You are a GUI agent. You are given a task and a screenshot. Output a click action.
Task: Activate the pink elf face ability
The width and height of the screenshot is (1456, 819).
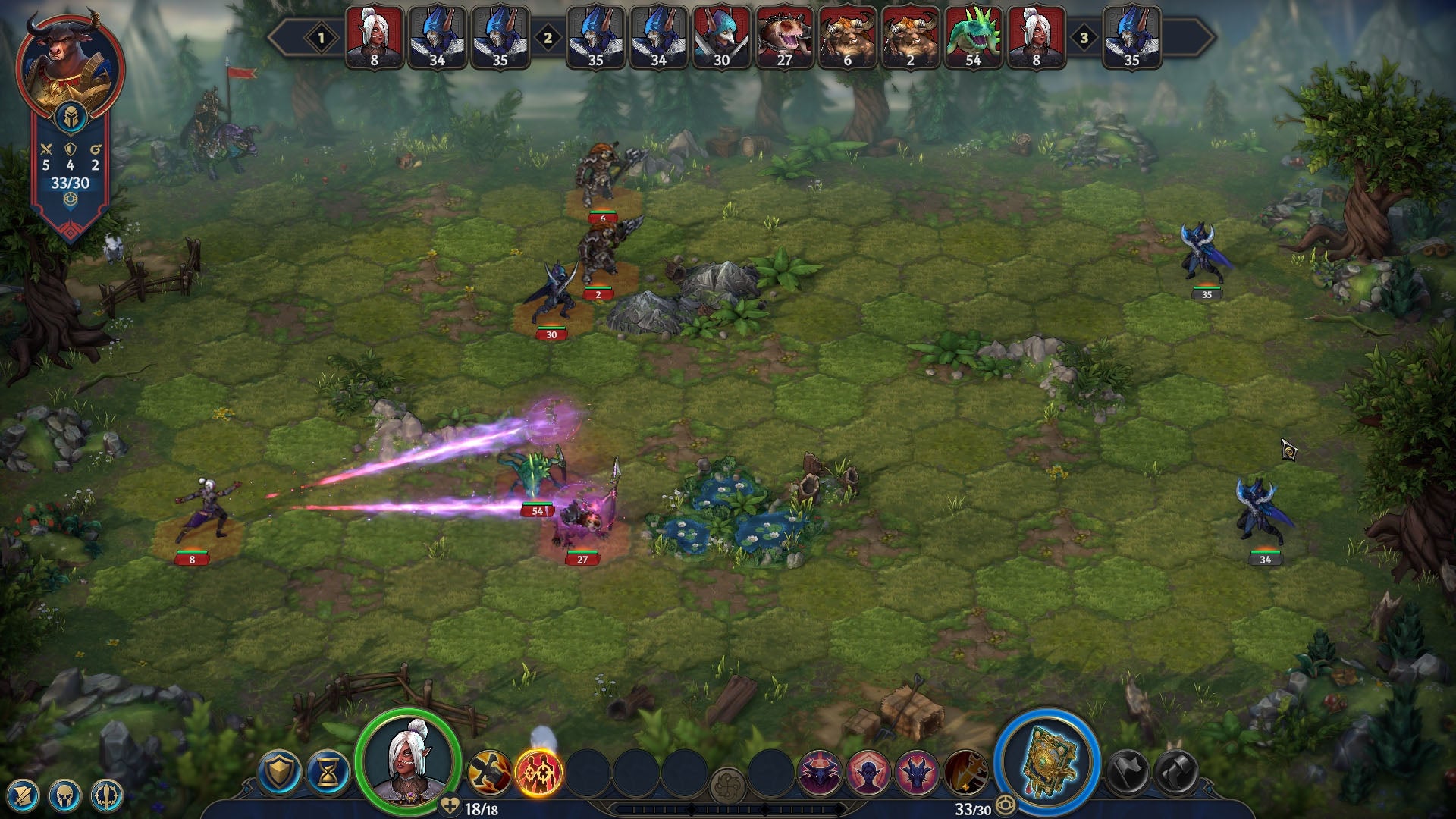(x=868, y=773)
